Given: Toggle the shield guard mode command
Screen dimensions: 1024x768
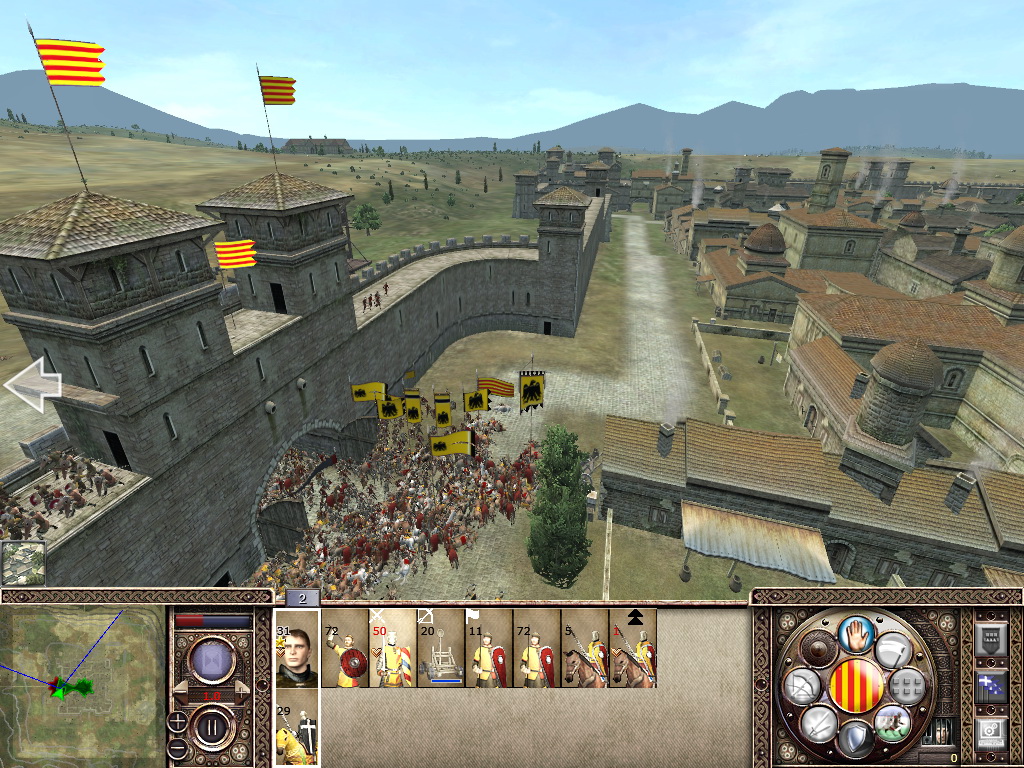Looking at the screenshot, I should click(855, 739).
